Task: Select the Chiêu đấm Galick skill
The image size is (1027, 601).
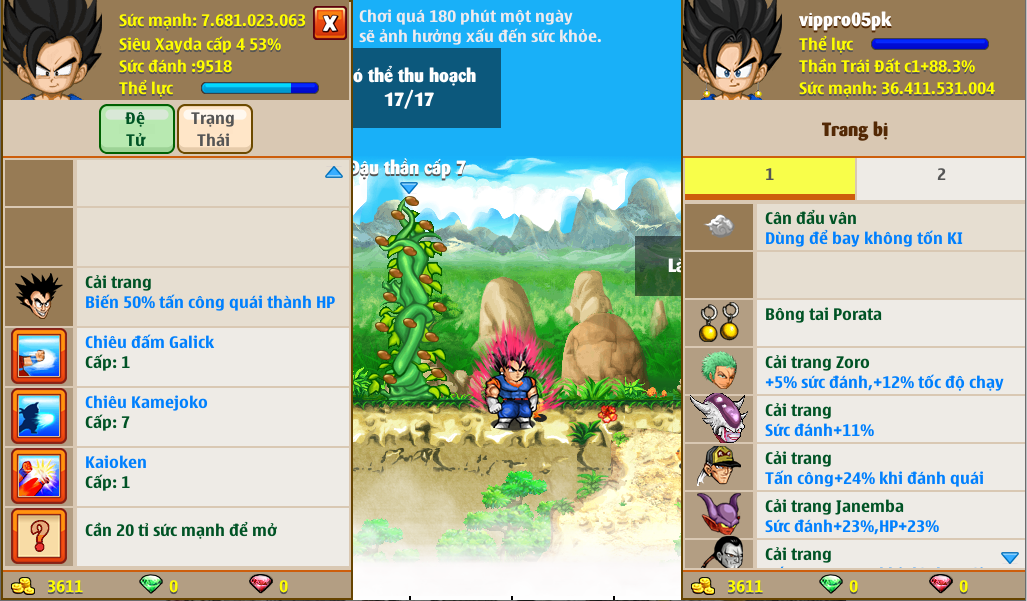Action: [x=180, y=352]
